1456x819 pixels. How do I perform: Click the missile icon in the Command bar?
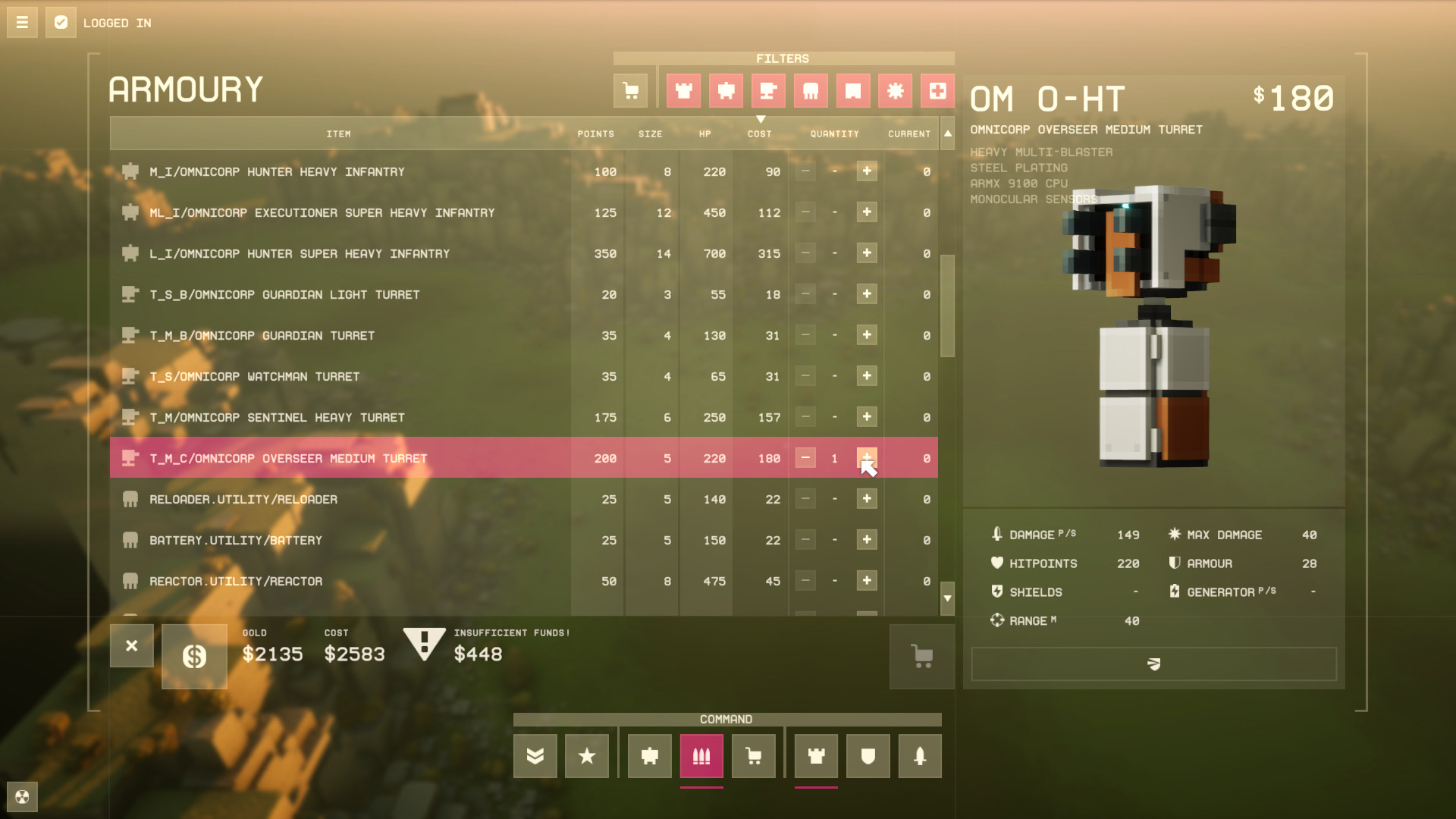[x=920, y=755]
